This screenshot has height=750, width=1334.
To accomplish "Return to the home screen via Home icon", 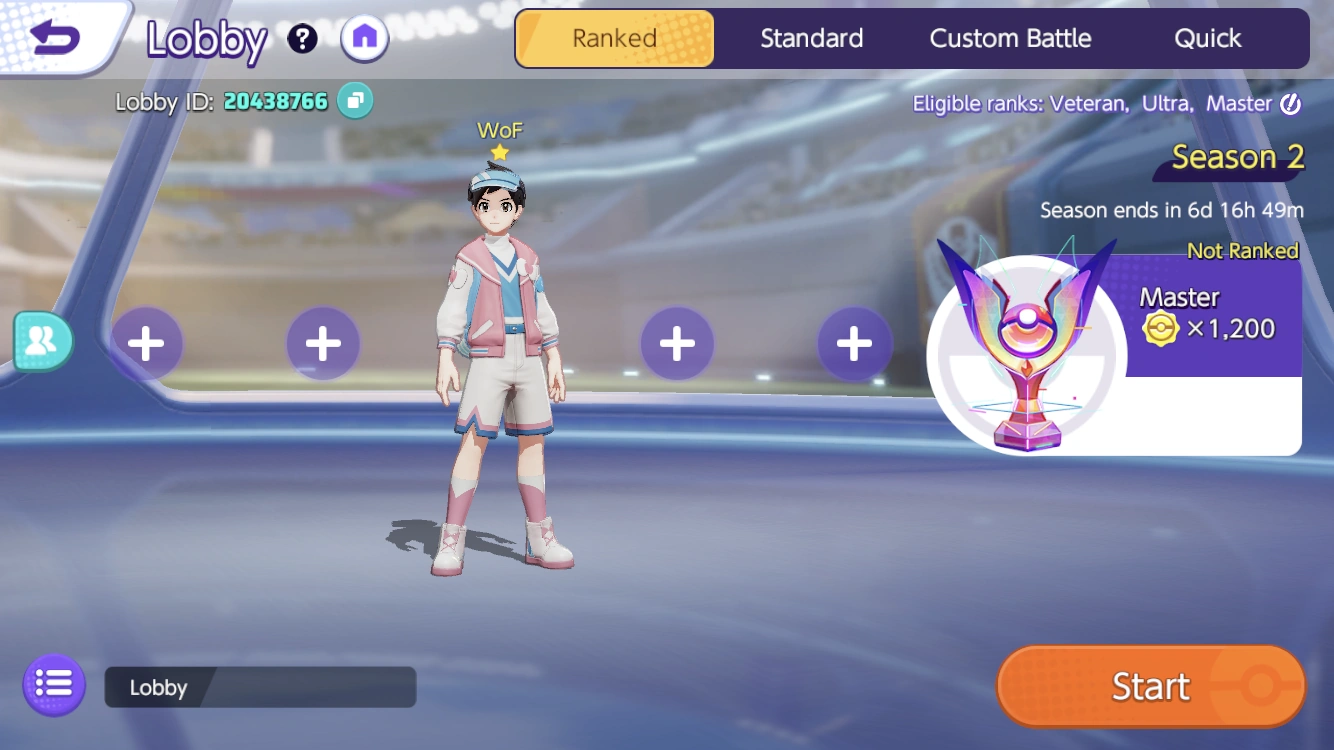I will pos(364,38).
